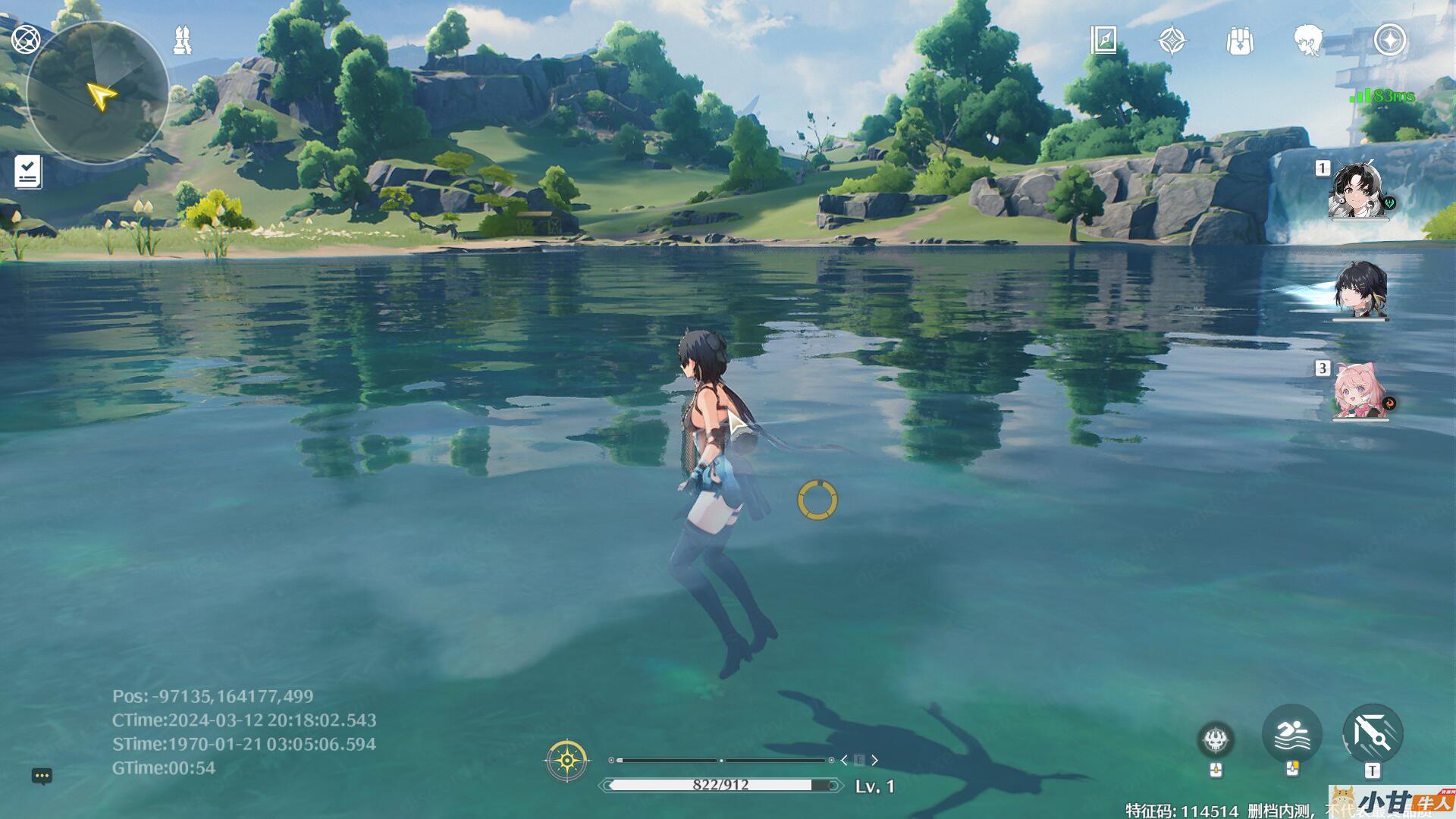Open the backpack inventory

coord(1240,40)
